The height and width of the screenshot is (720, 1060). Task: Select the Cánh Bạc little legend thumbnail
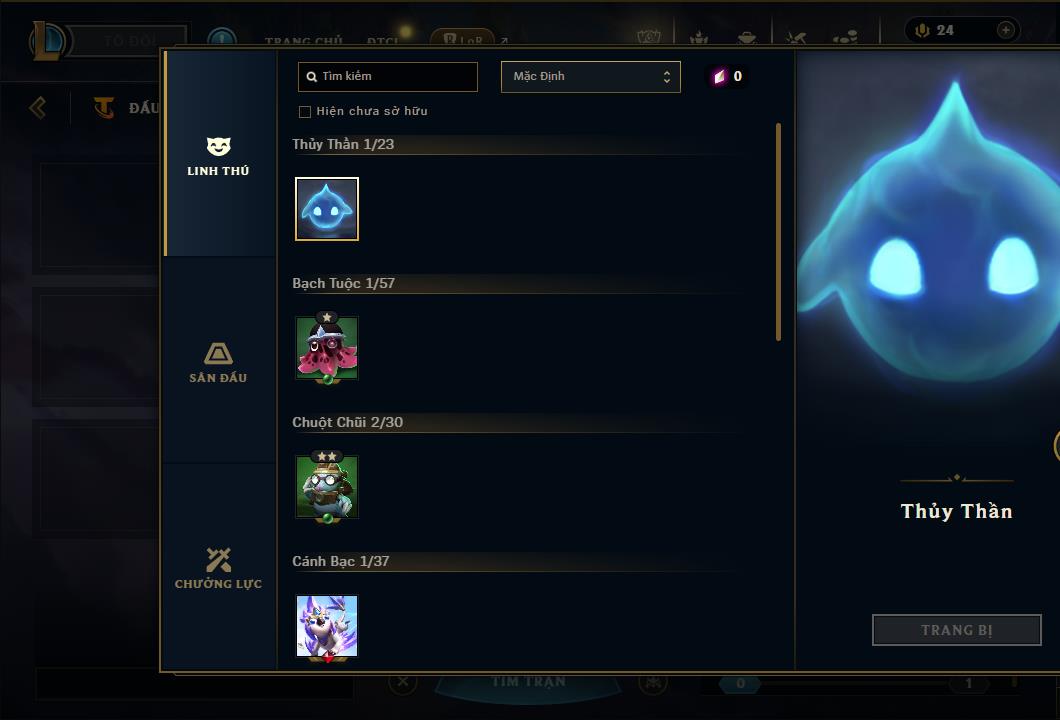327,626
